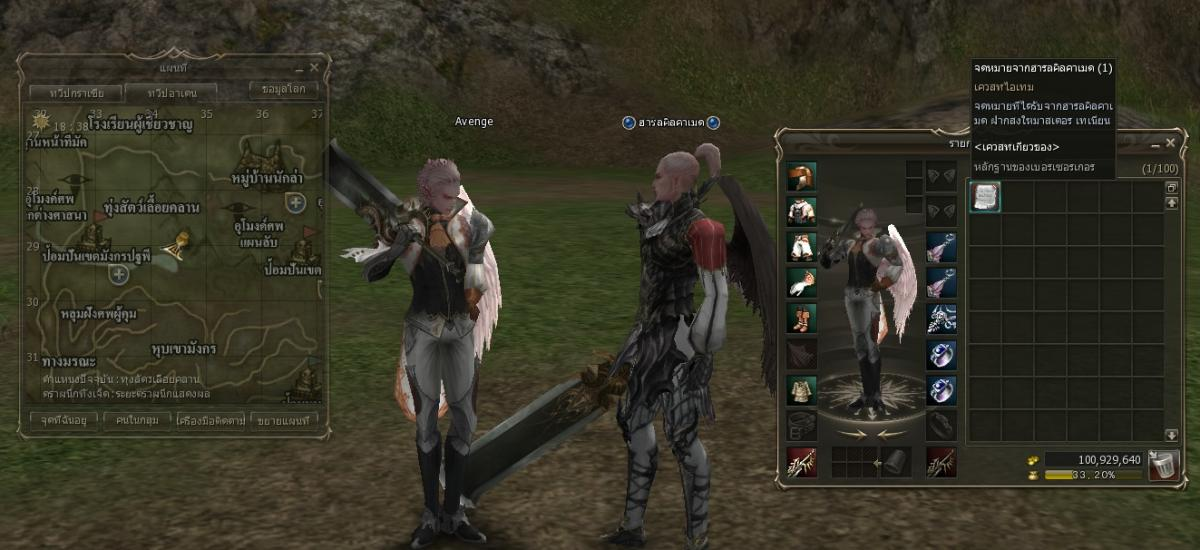The height and width of the screenshot is (550, 1200).
Task: Select the equipped helmet slot
Action: [801, 177]
